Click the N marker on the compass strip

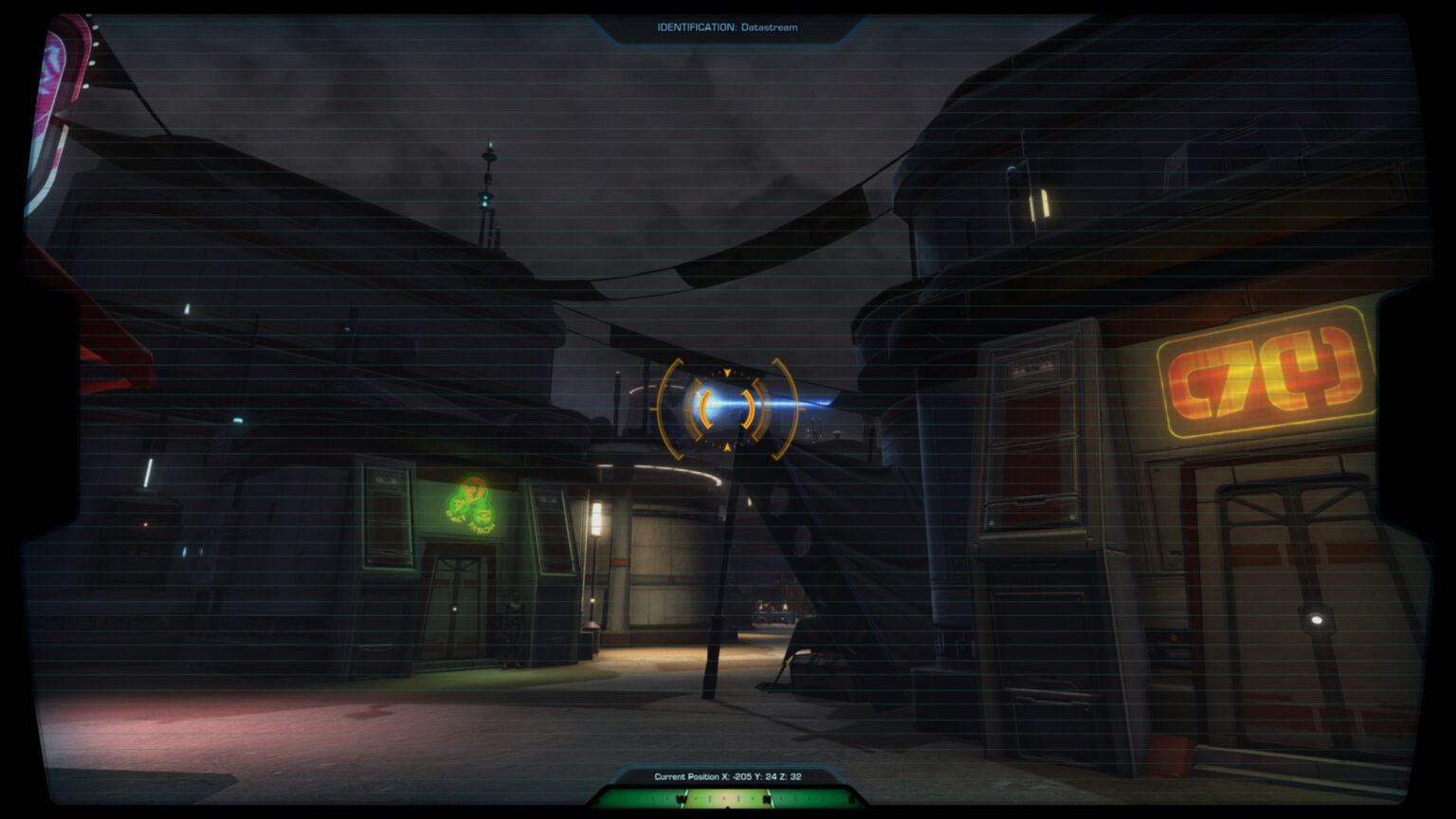tap(766, 798)
